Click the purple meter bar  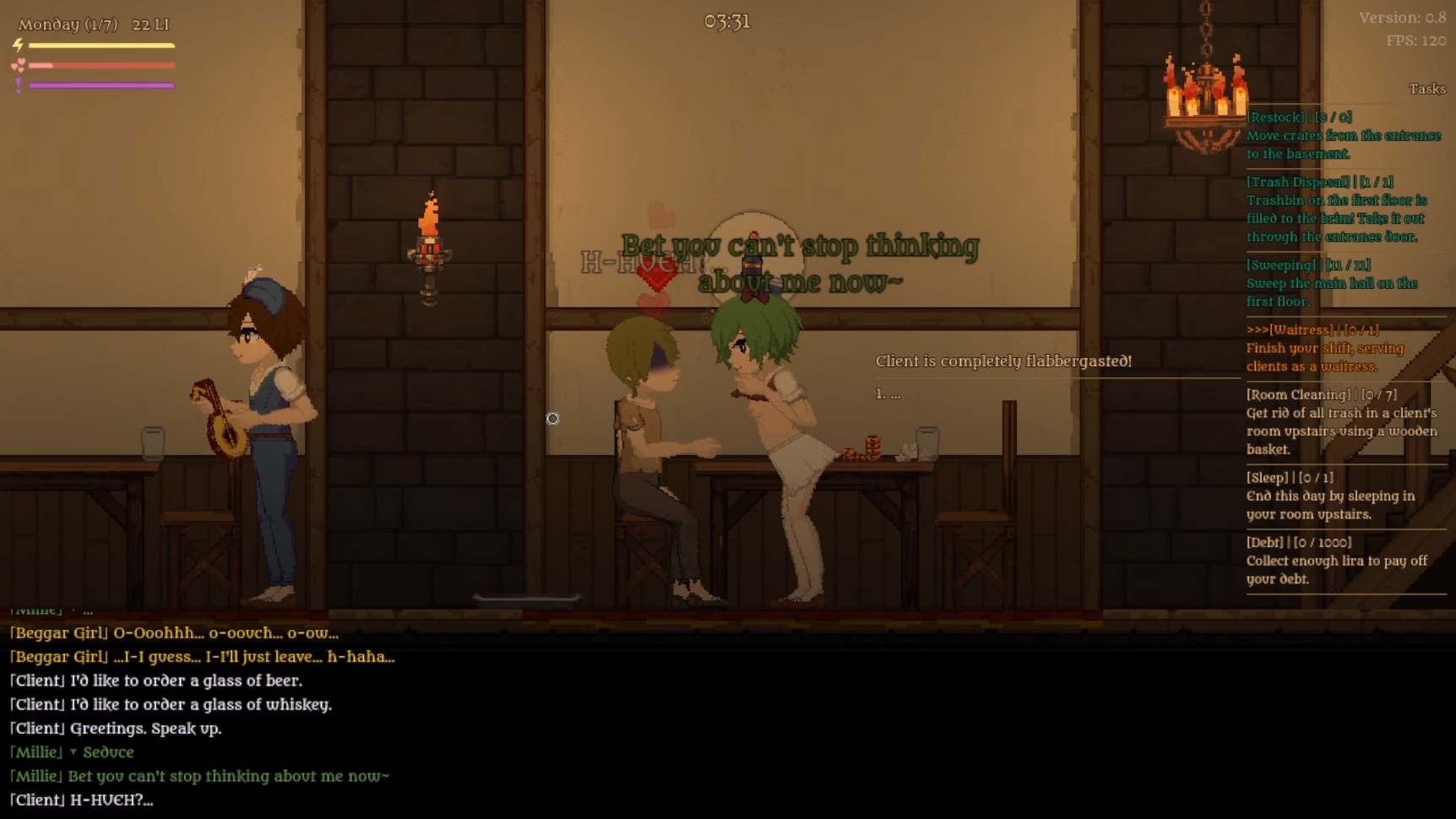tap(101, 84)
